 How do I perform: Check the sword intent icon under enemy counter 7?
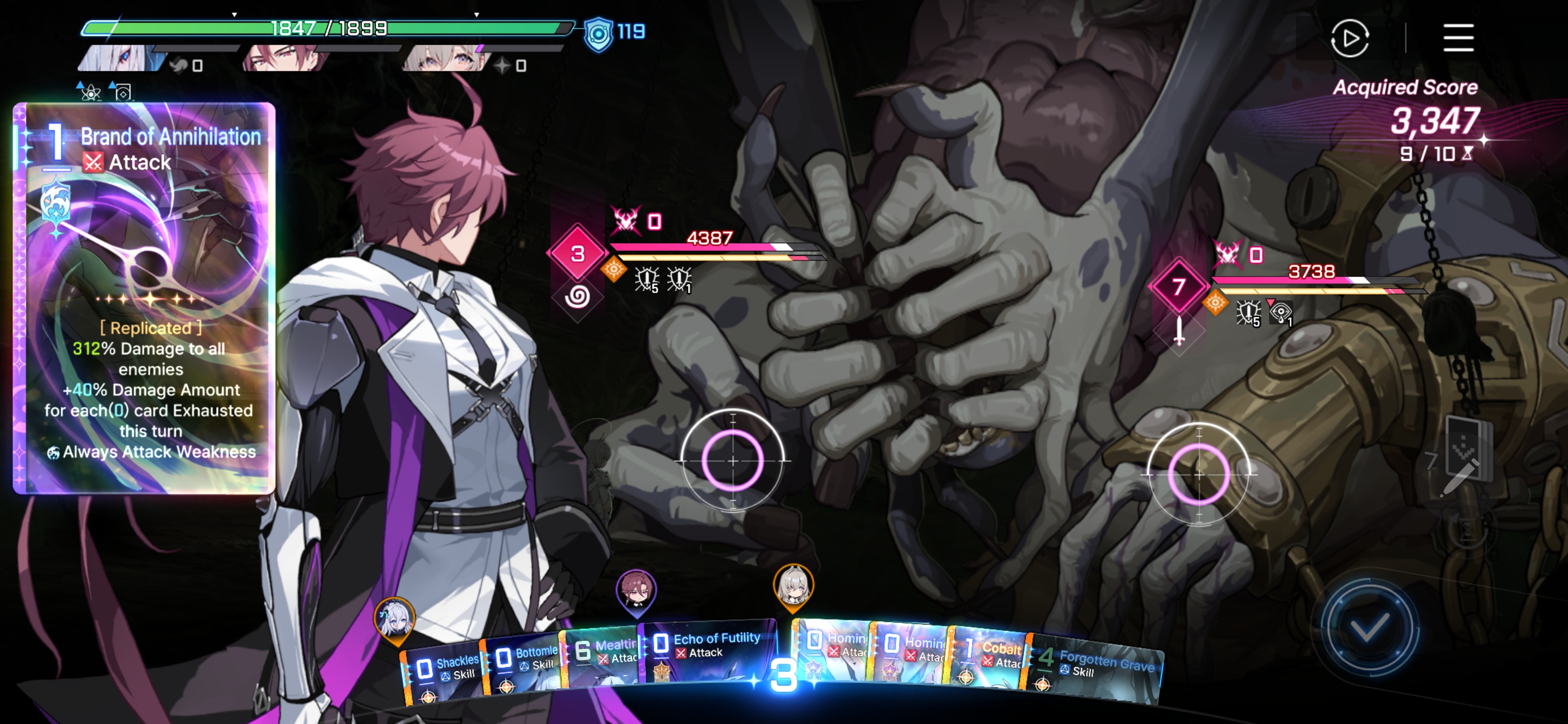pyautogui.click(x=1179, y=331)
